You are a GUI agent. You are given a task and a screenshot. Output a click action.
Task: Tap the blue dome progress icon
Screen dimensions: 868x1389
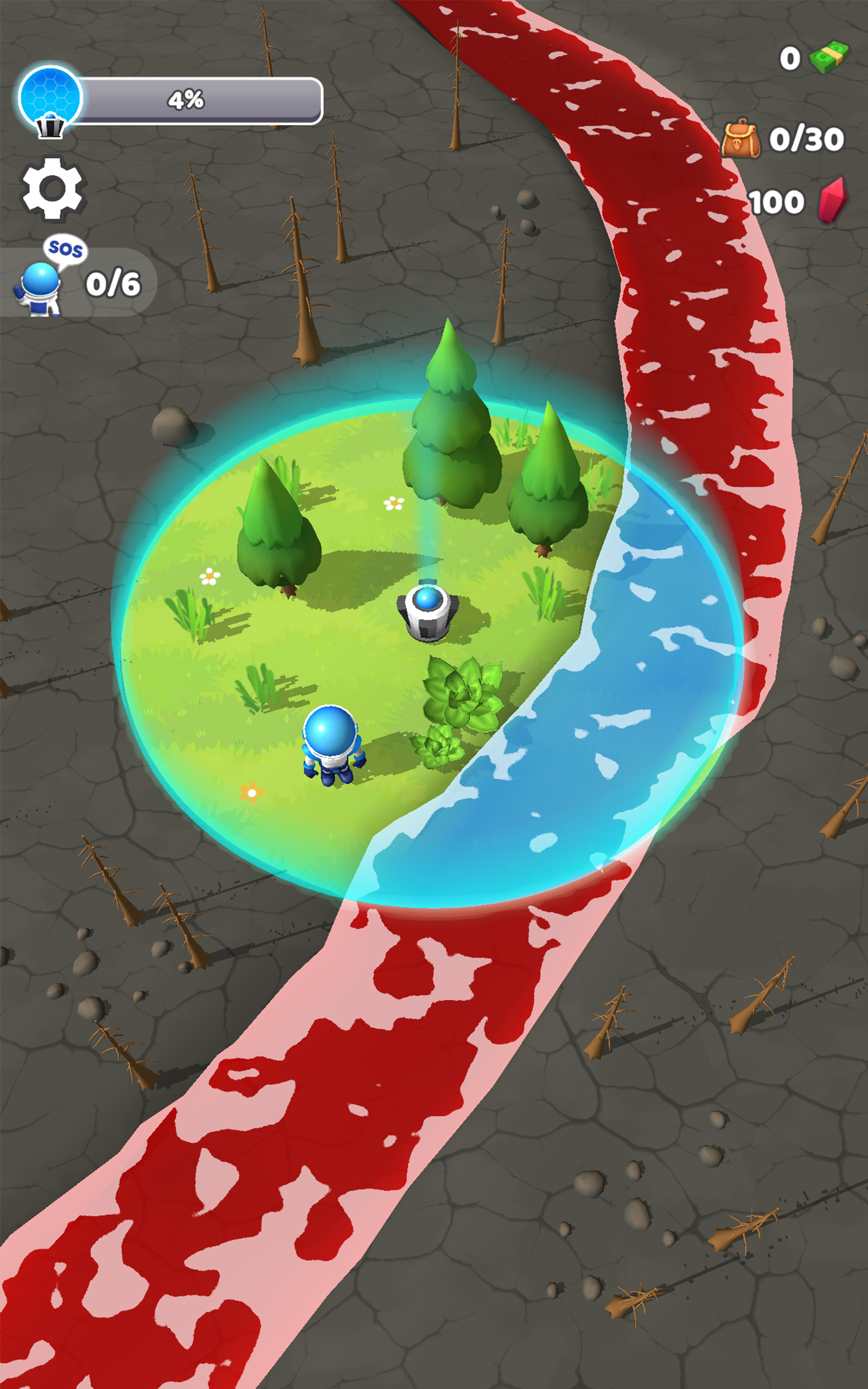point(50,99)
